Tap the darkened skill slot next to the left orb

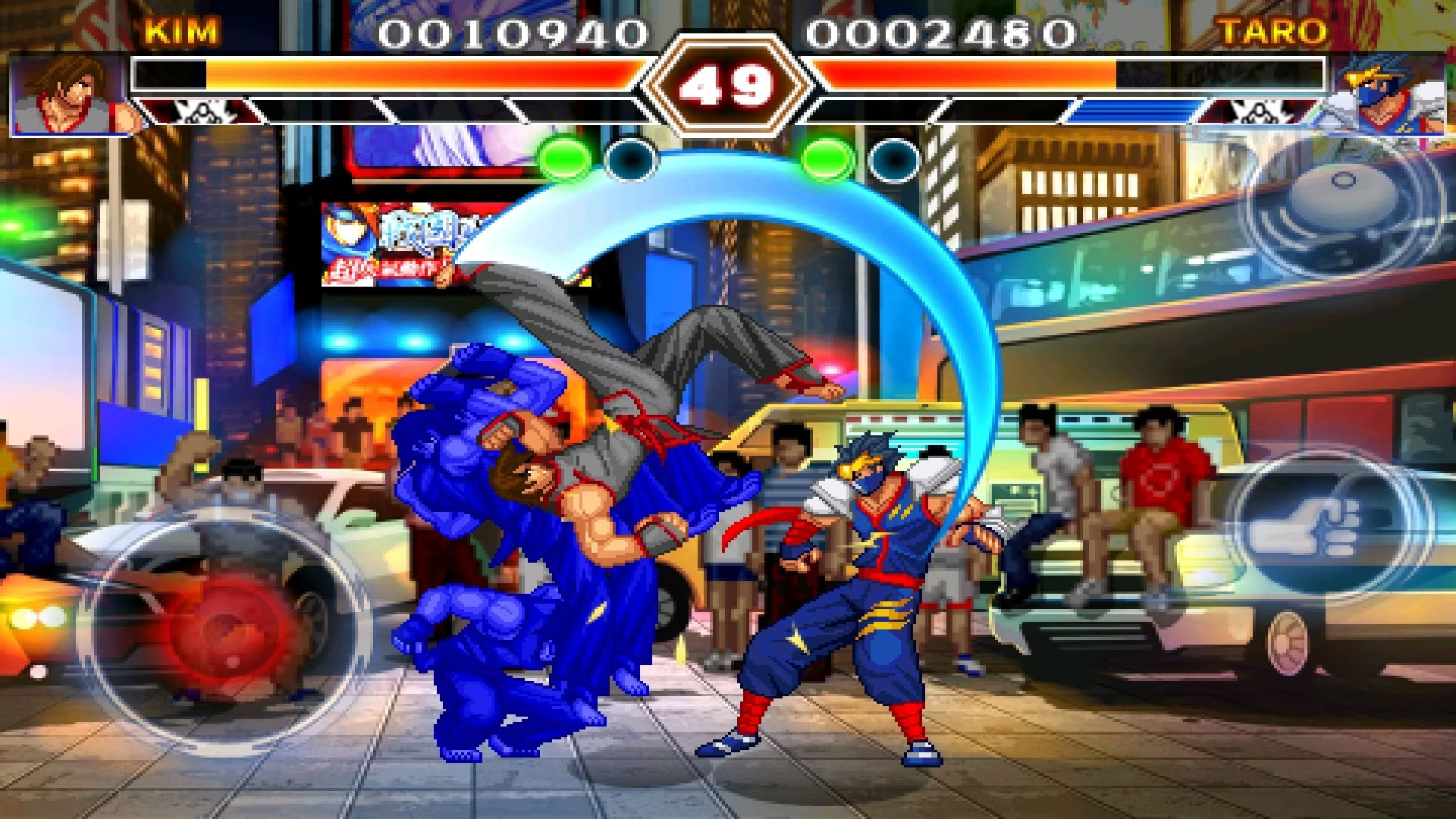click(629, 161)
